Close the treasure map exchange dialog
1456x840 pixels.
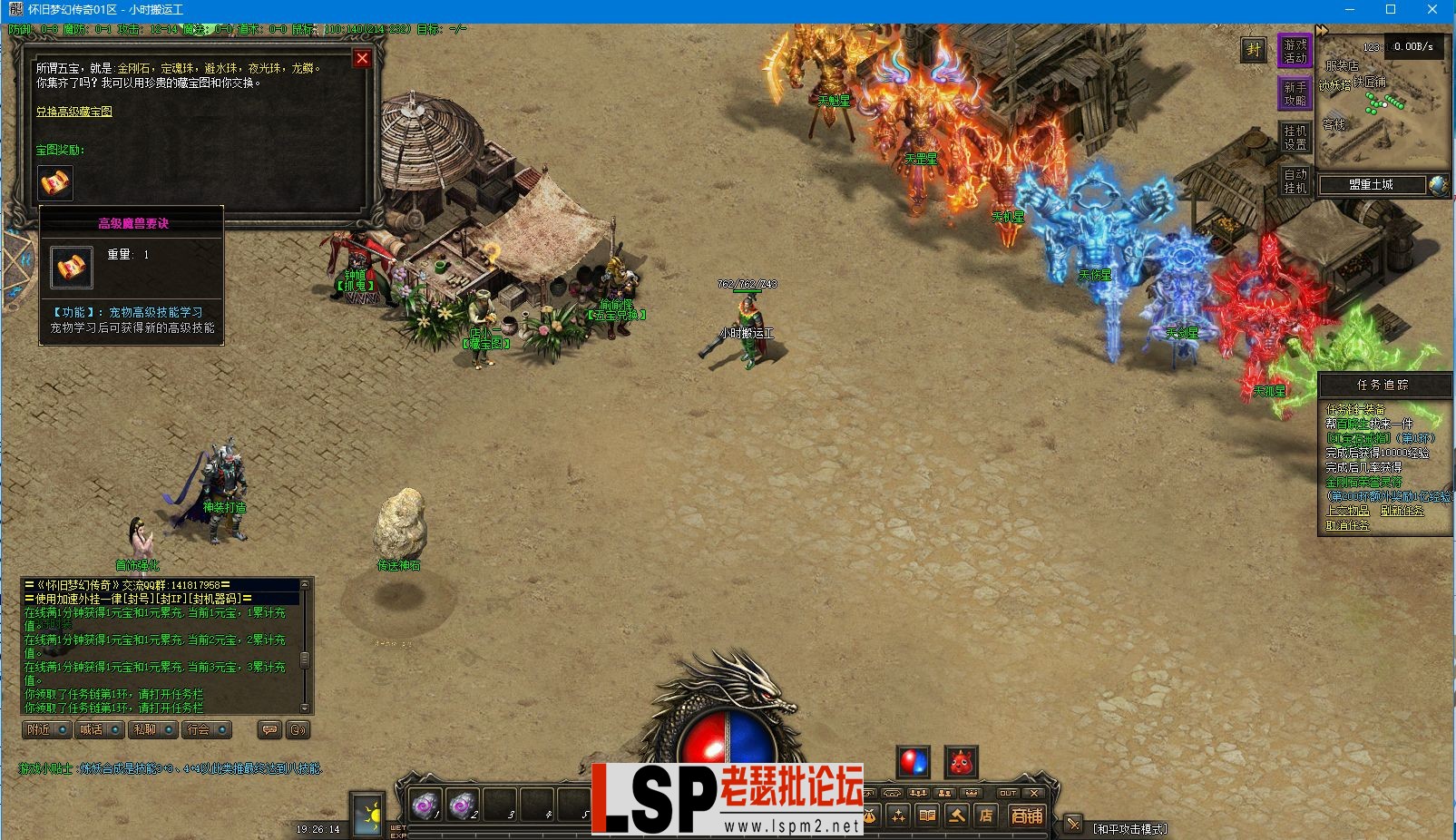[362, 59]
